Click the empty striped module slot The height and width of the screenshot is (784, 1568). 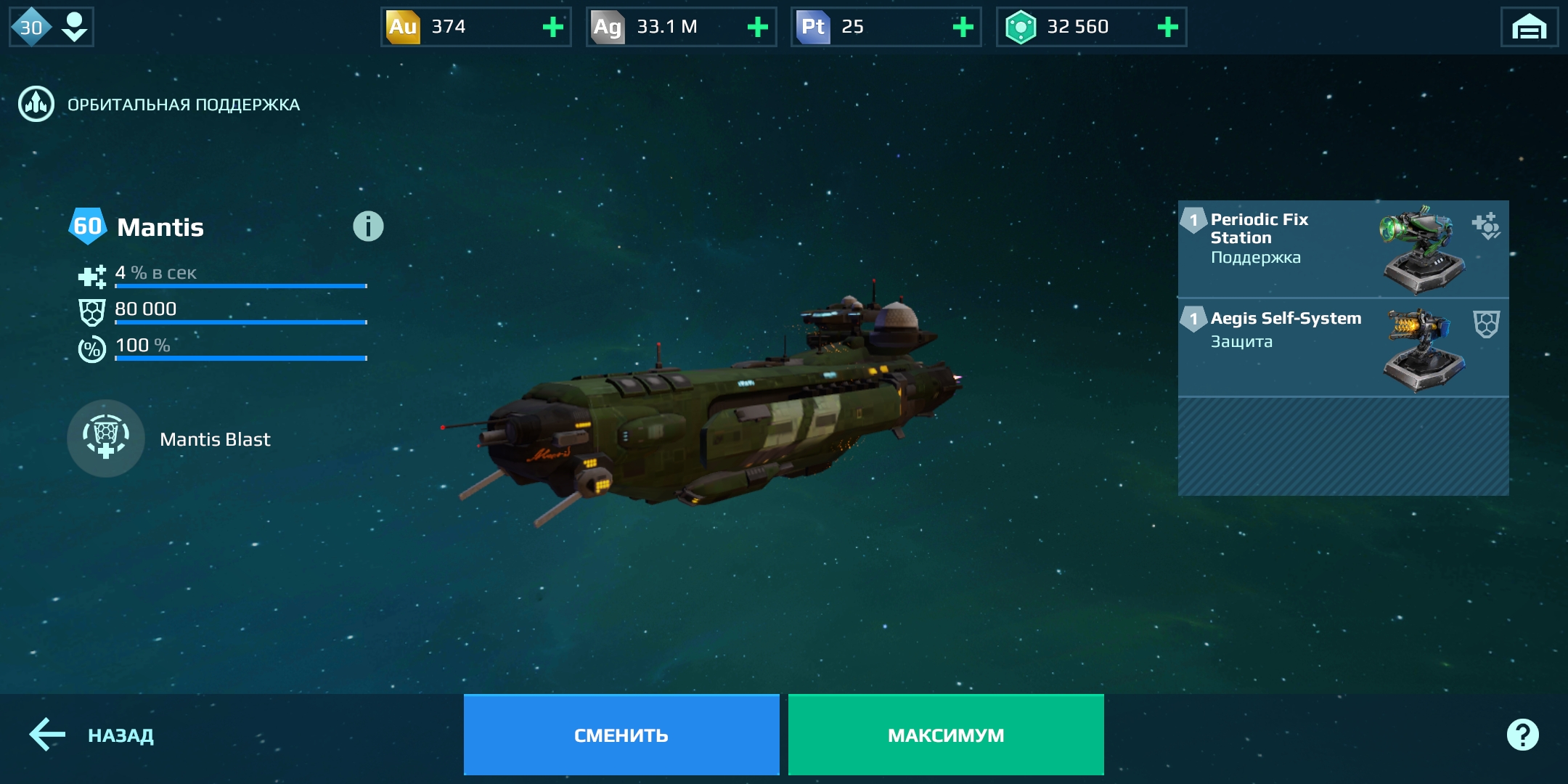click(1343, 446)
